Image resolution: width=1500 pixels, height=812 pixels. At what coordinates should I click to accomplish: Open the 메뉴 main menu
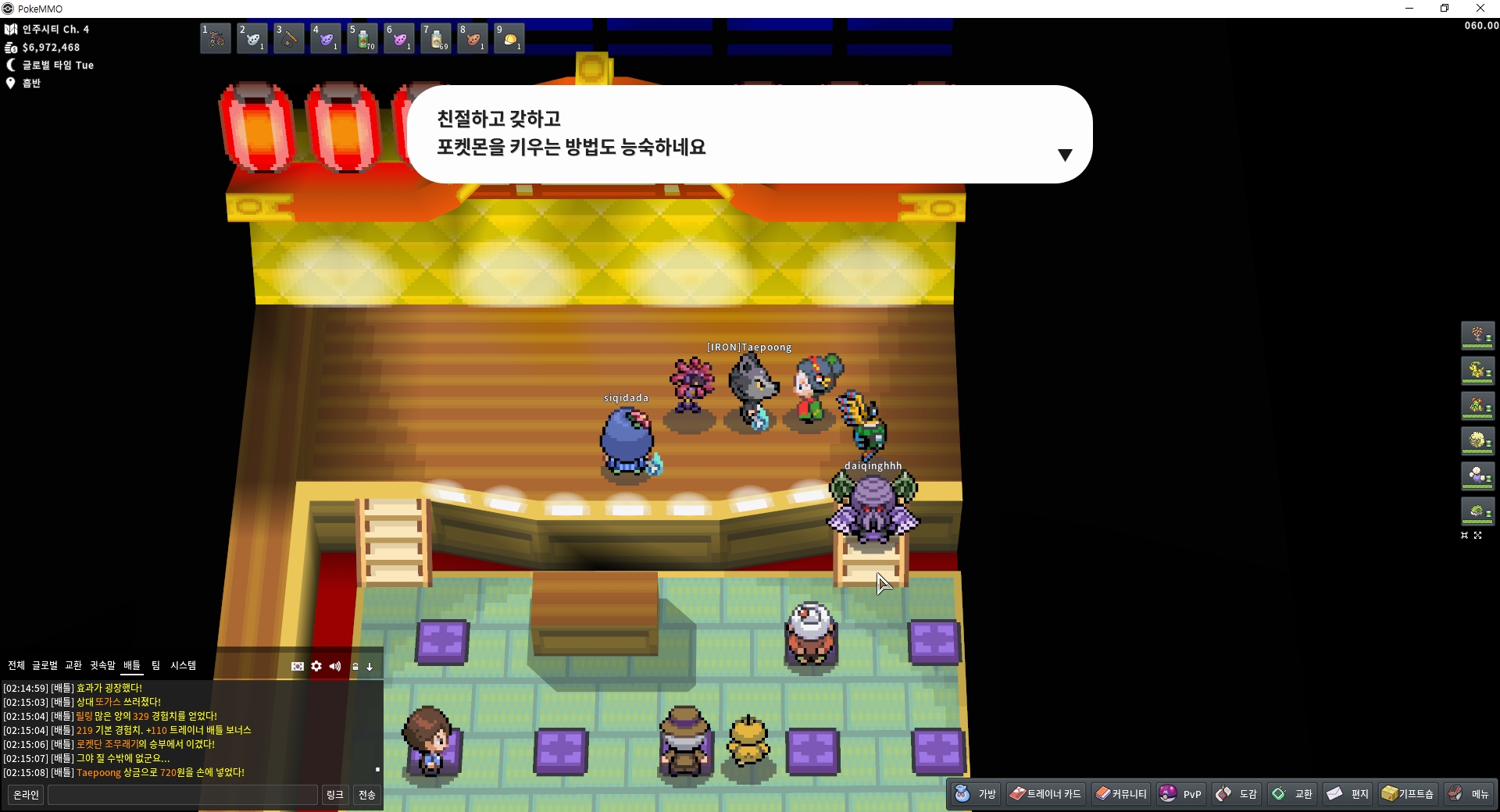click(1469, 794)
